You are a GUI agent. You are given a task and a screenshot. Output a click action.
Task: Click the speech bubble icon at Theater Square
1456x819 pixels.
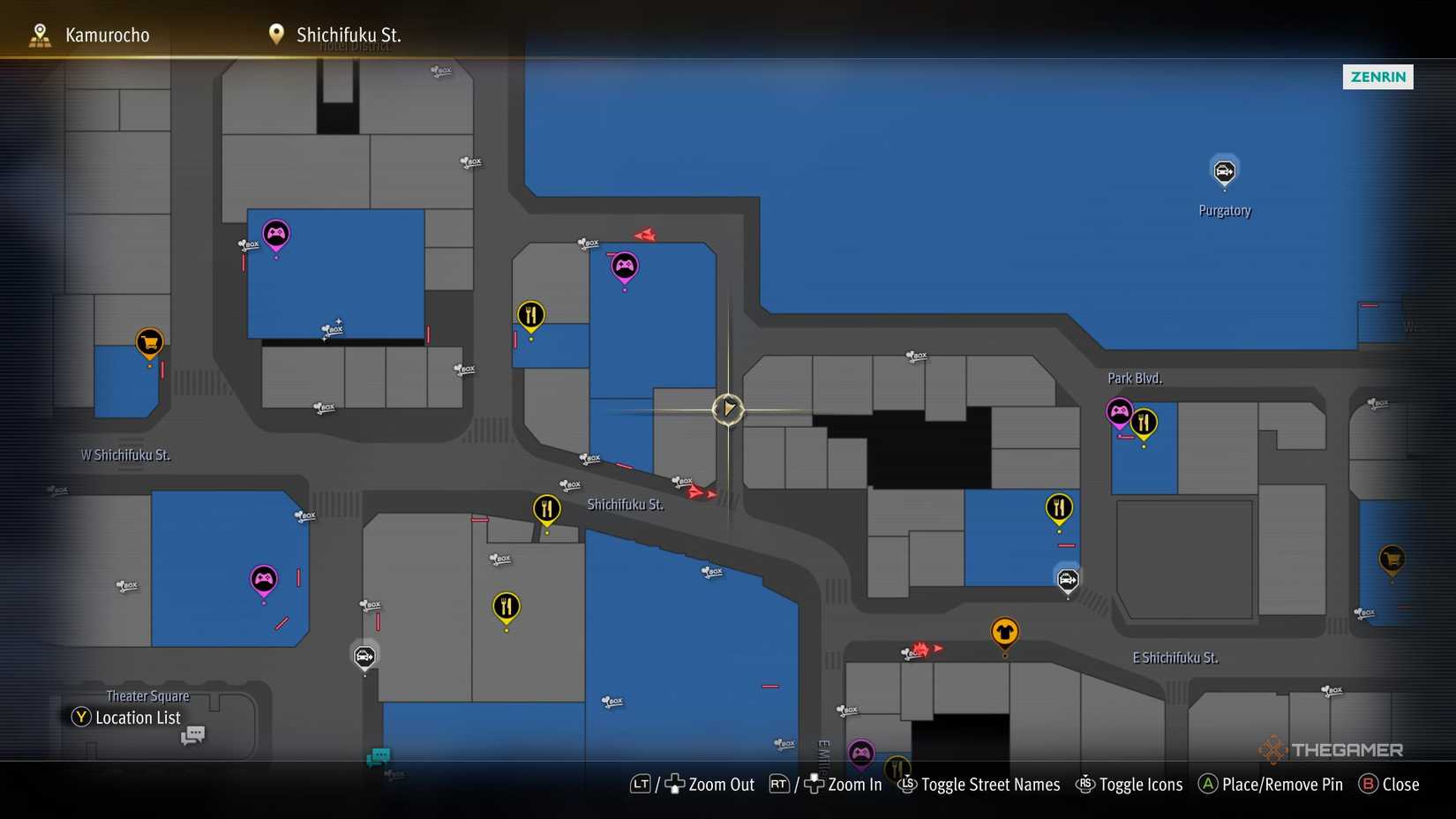click(191, 734)
